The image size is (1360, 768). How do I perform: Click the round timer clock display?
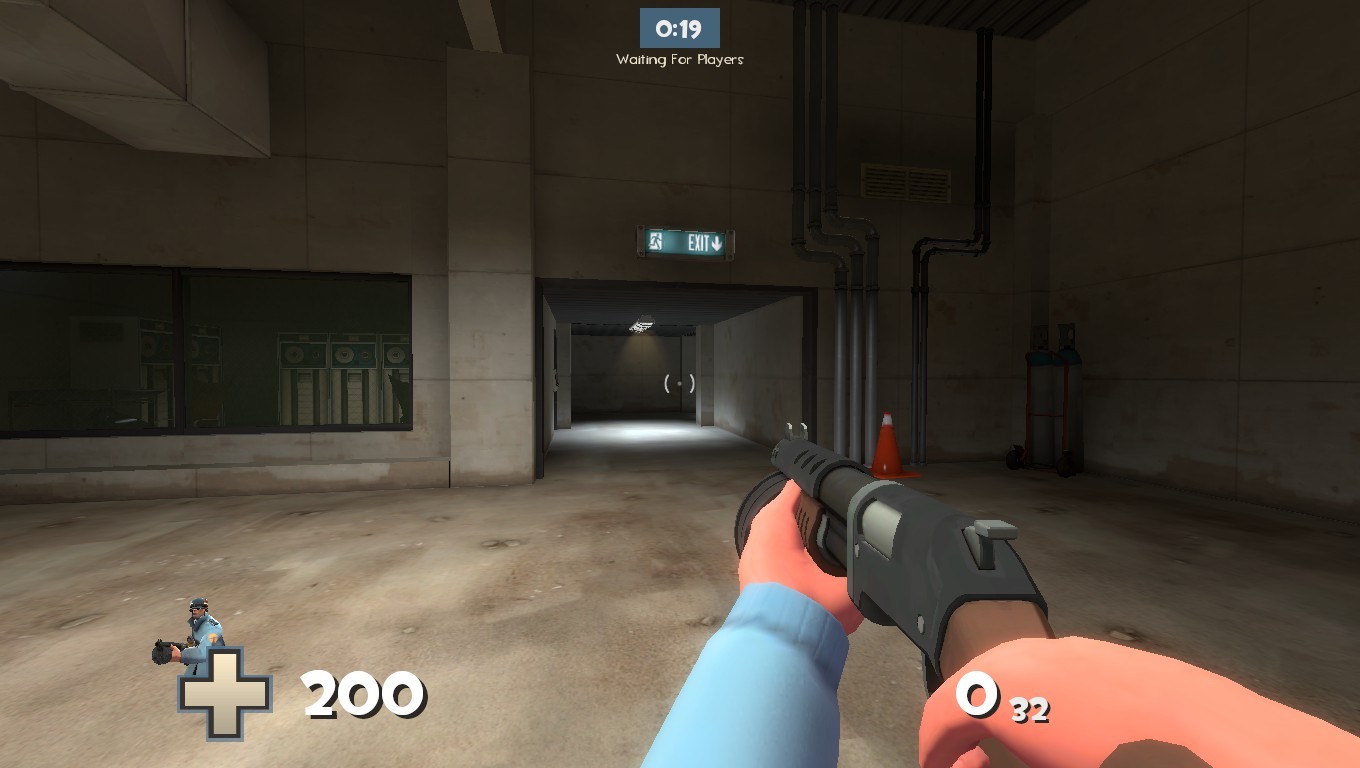tap(681, 27)
